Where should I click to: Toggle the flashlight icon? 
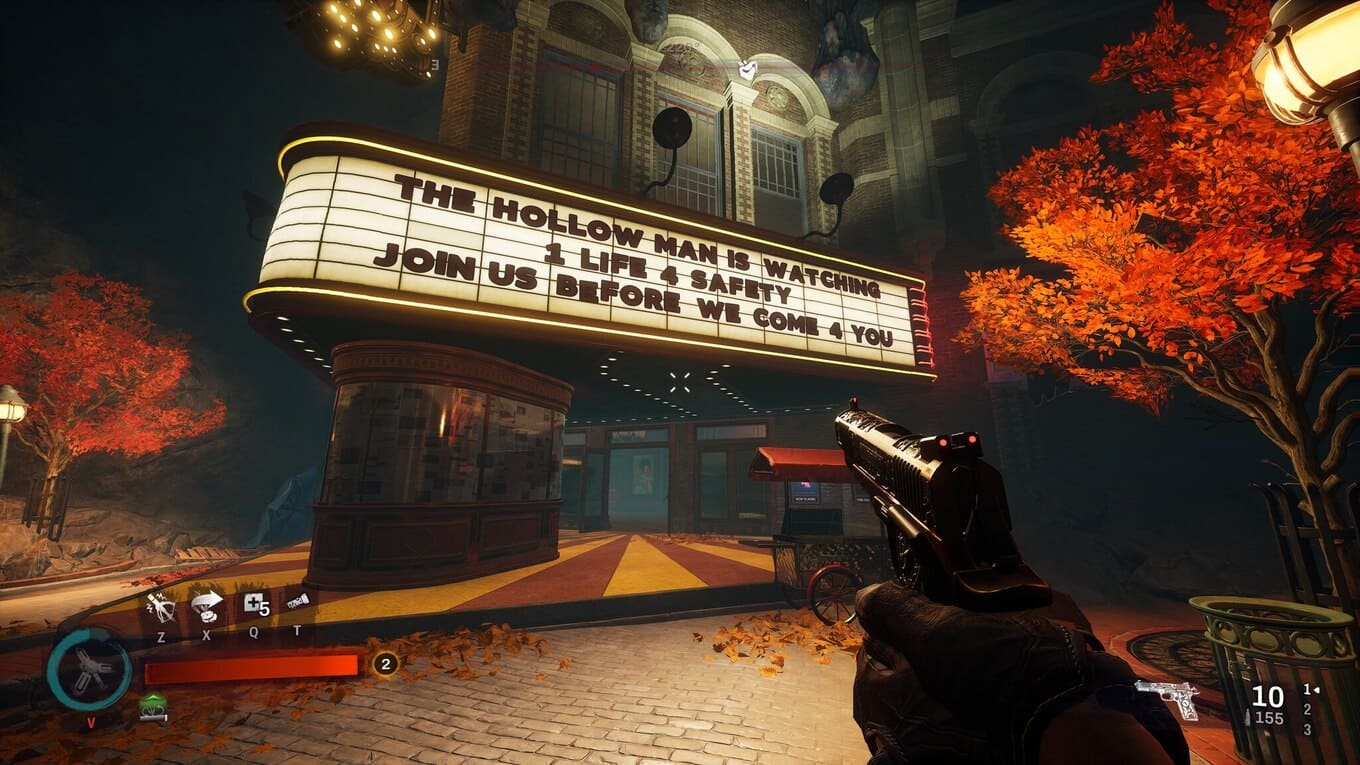297,603
